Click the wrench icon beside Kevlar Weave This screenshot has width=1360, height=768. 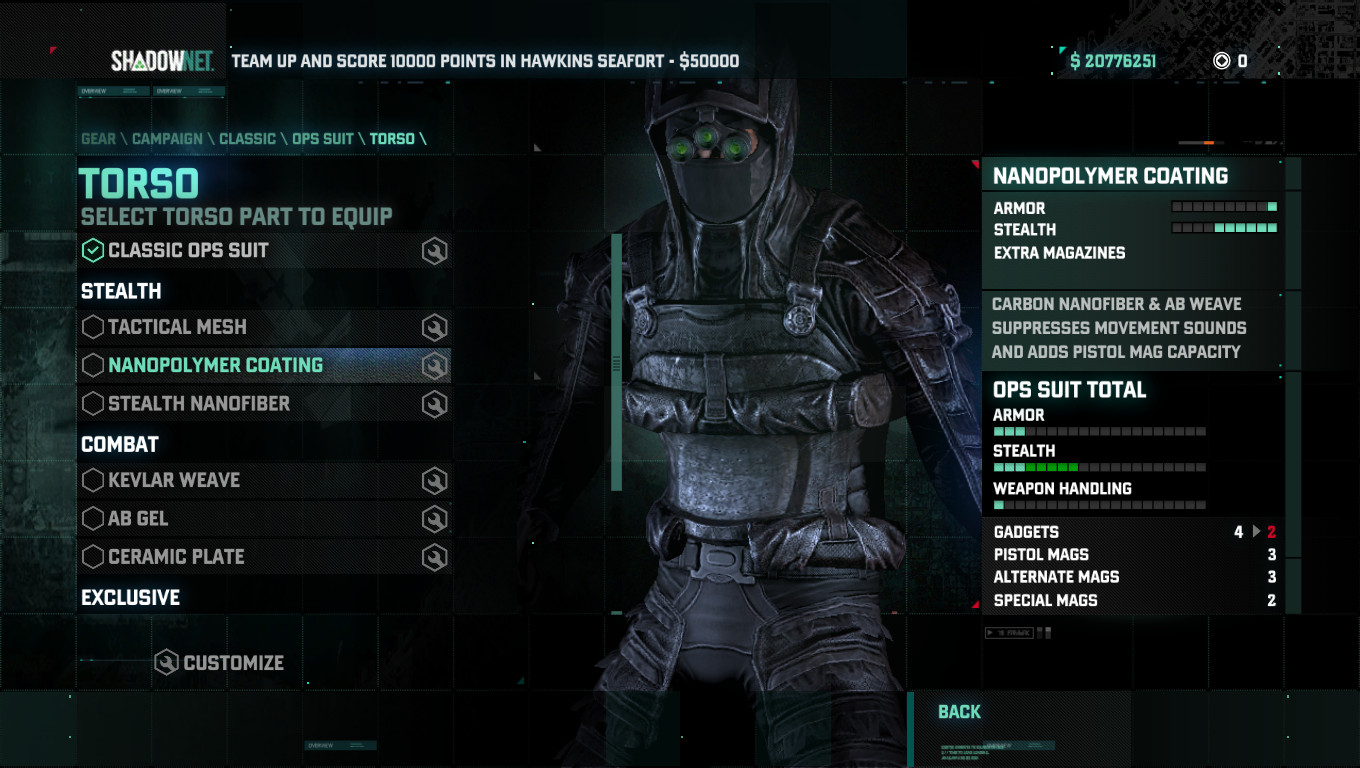click(434, 481)
